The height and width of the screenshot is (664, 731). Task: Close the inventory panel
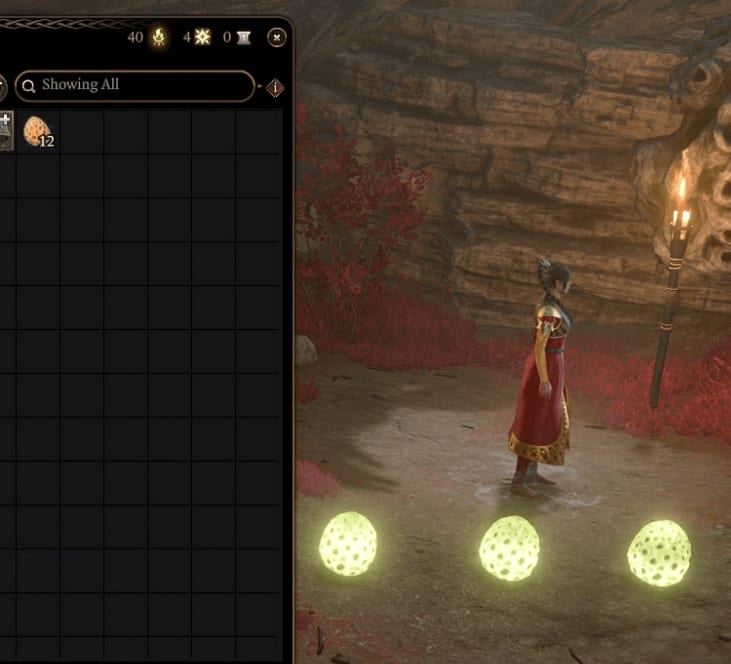coord(277,38)
